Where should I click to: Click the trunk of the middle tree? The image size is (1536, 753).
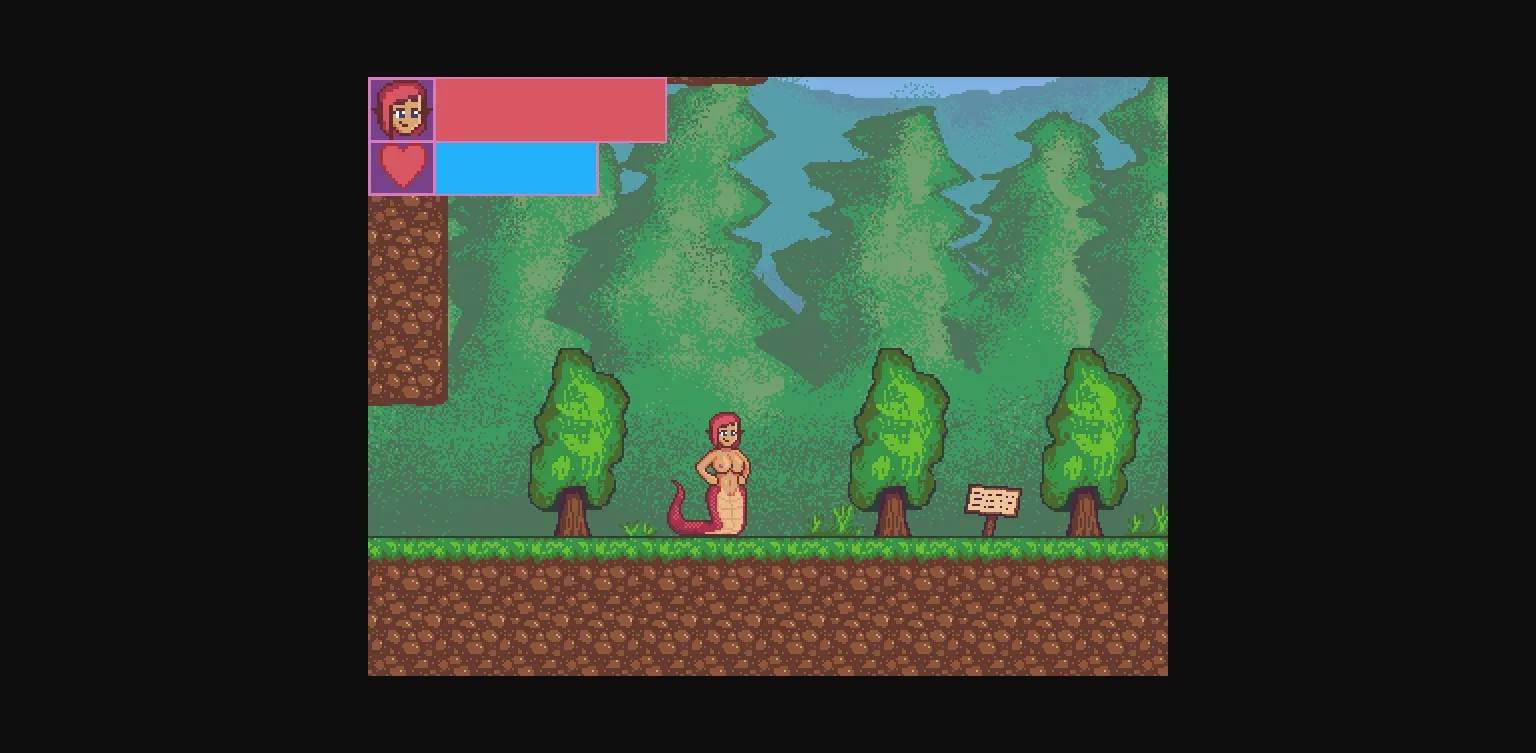(893, 510)
